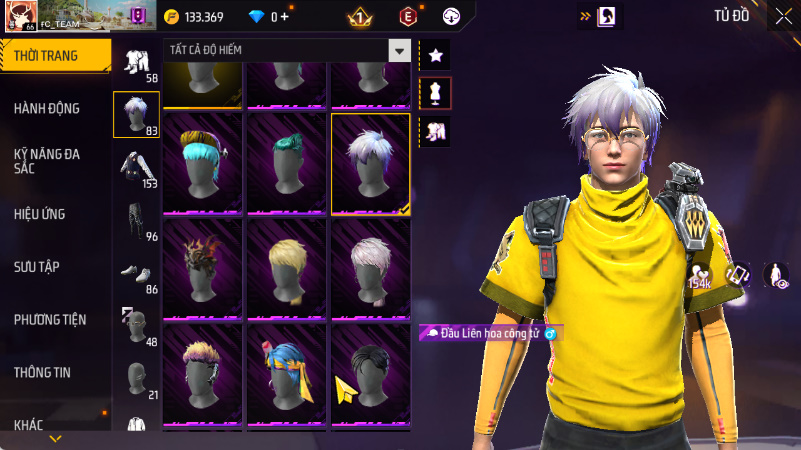Show the THÔNG TIN section

[42, 373]
